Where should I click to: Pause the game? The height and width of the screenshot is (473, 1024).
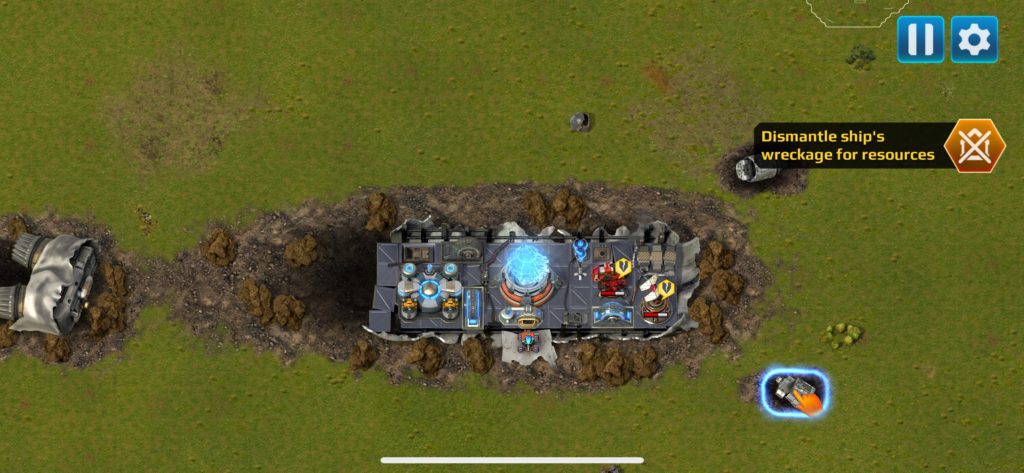tap(920, 39)
